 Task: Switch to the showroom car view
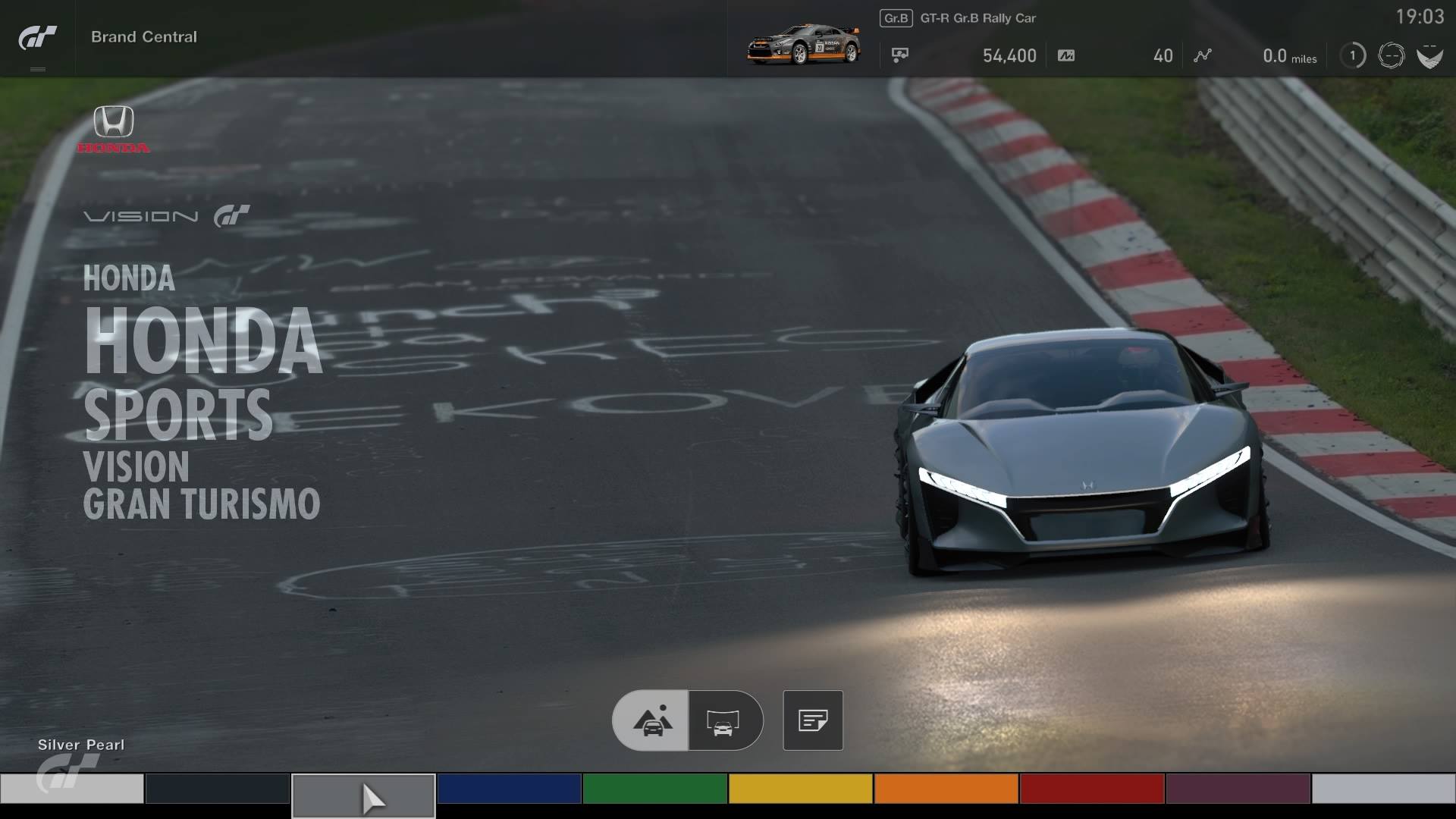click(x=724, y=720)
